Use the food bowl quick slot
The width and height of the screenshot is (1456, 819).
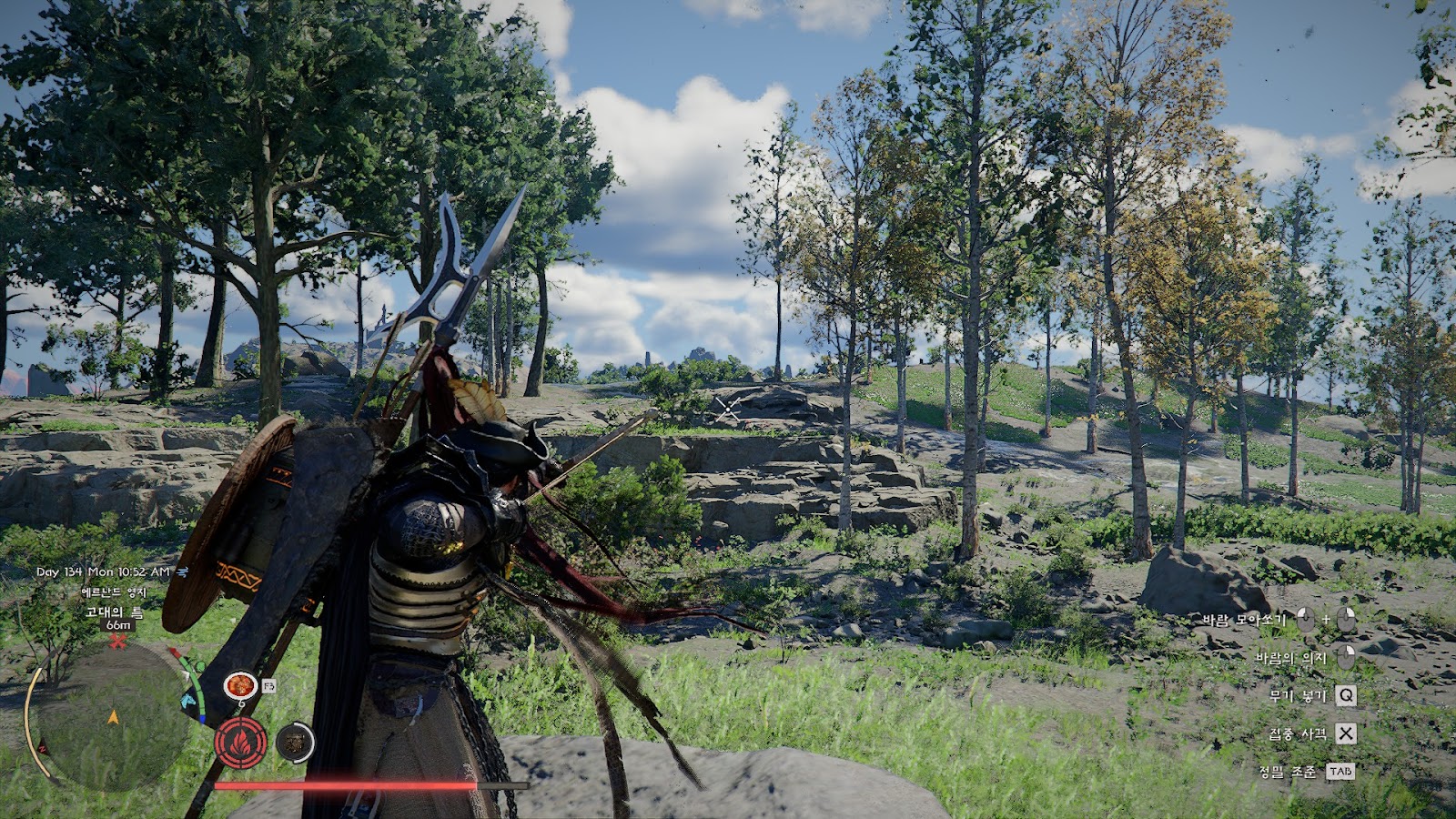pos(240,685)
